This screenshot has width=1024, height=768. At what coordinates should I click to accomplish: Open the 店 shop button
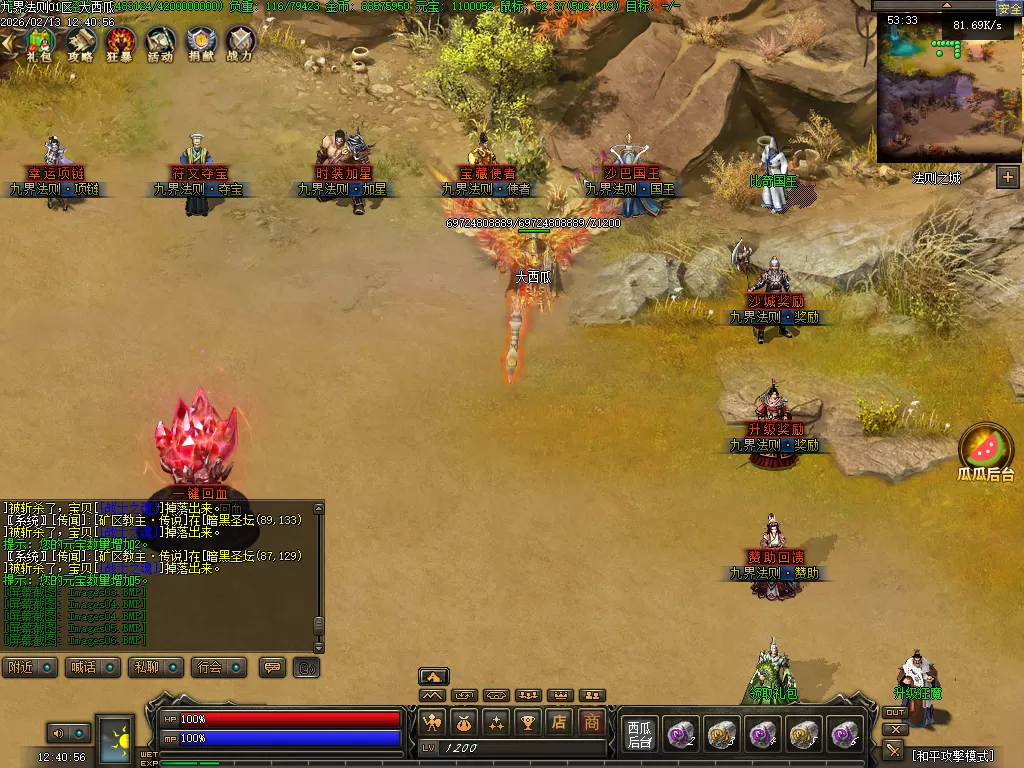pos(560,721)
